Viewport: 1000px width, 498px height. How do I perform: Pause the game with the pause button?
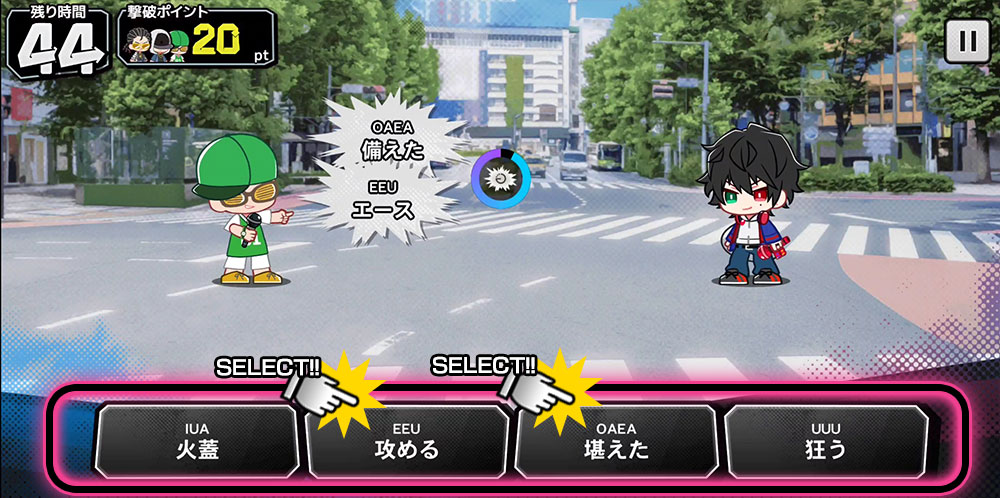(x=965, y=41)
